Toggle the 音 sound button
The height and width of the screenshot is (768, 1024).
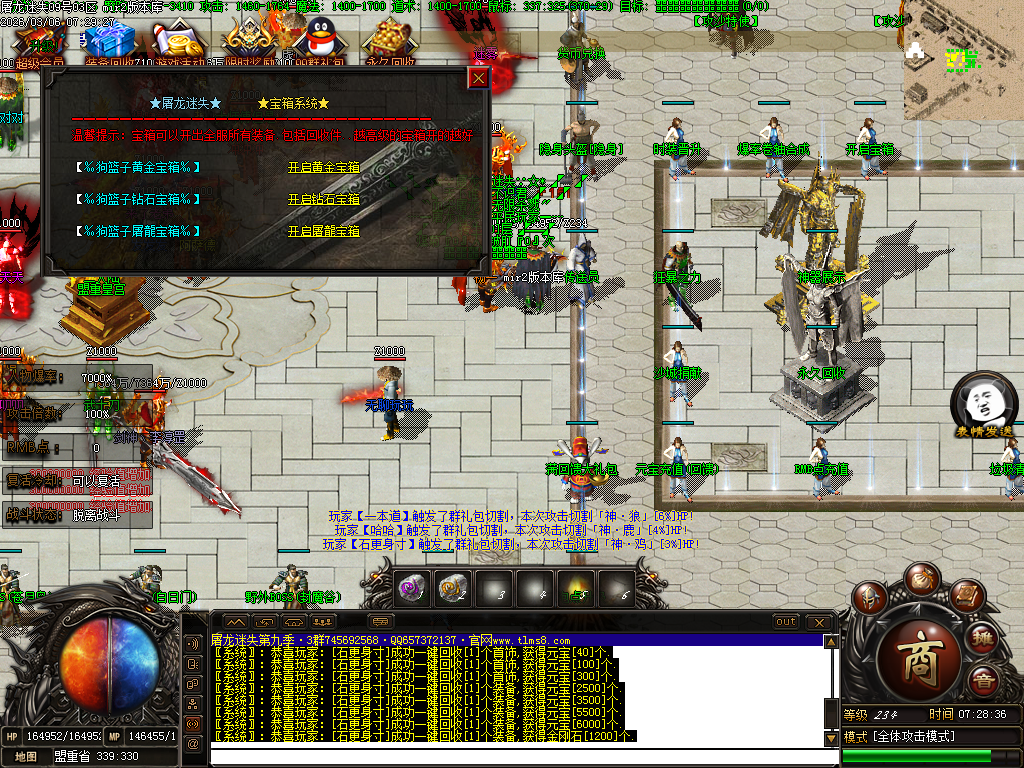tap(983, 683)
